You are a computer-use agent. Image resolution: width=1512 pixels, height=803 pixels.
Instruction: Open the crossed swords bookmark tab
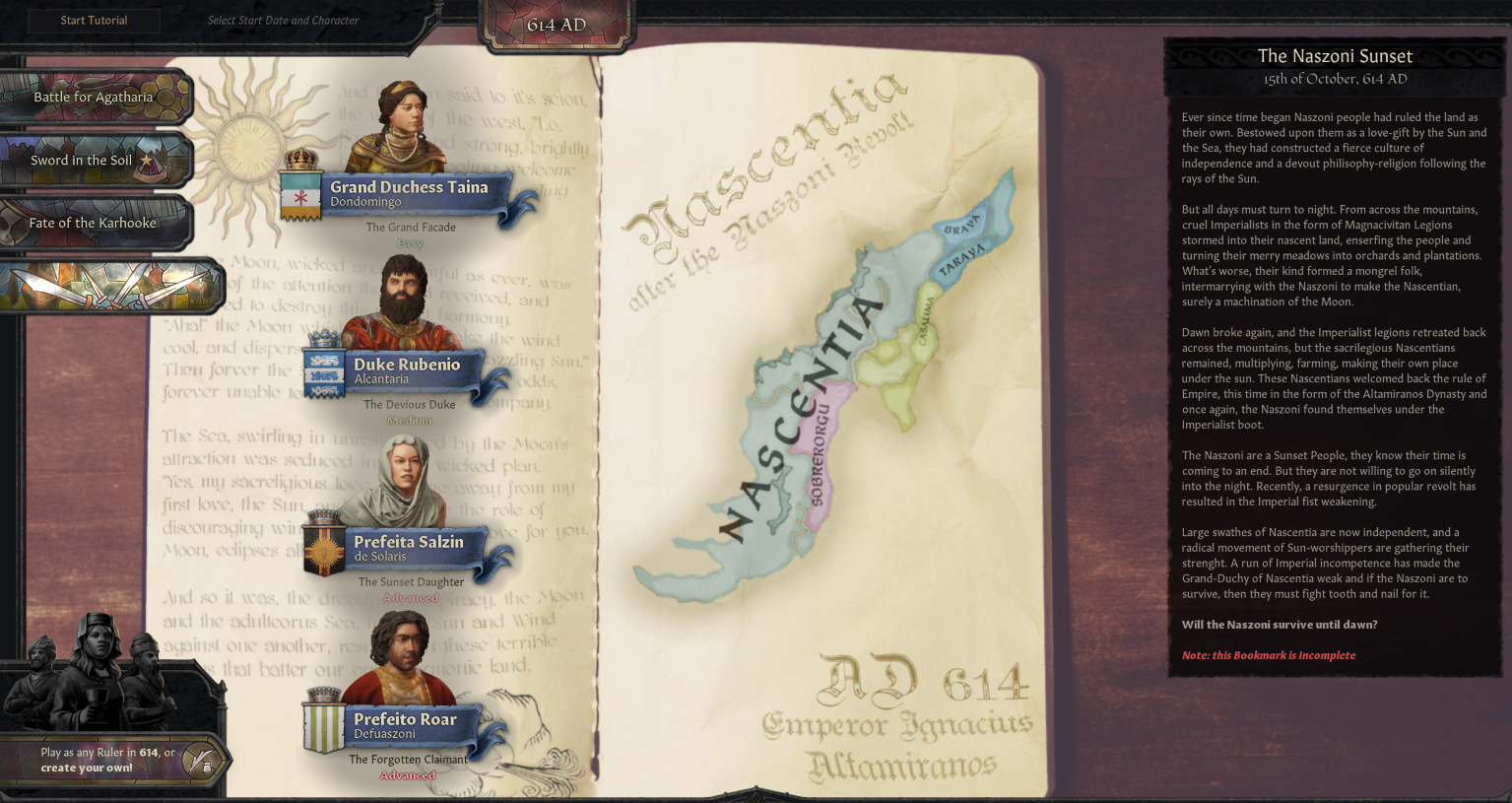pos(108,286)
